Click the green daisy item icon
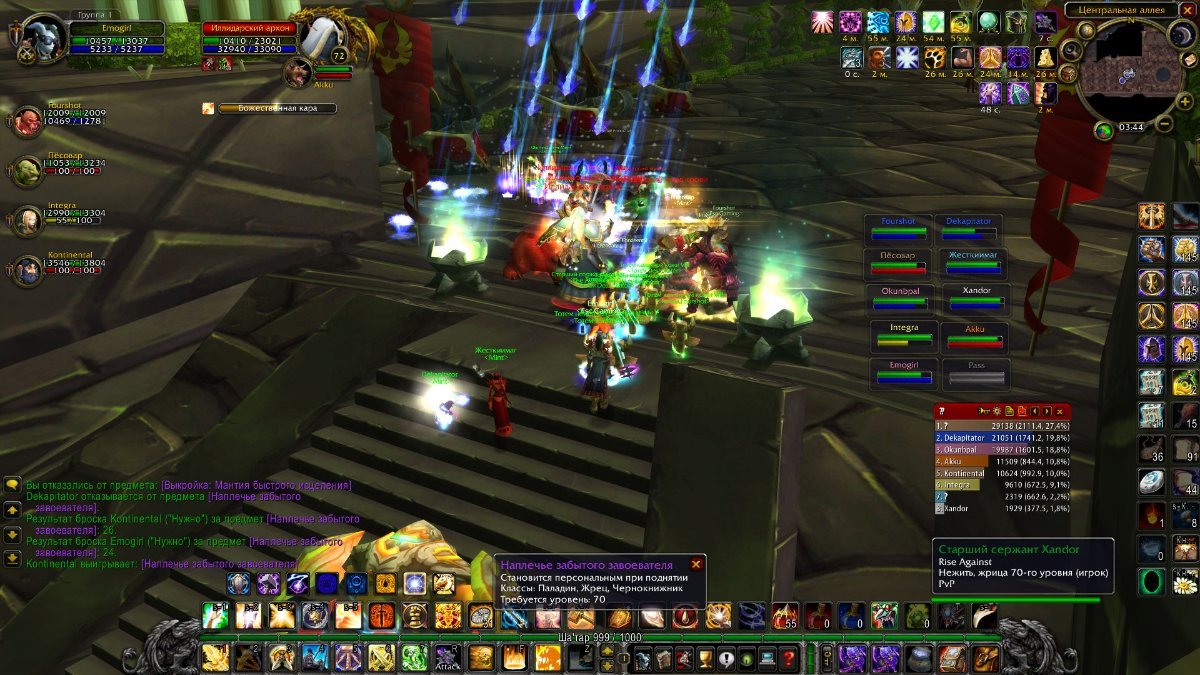The height and width of the screenshot is (675, 1200). (1185, 580)
